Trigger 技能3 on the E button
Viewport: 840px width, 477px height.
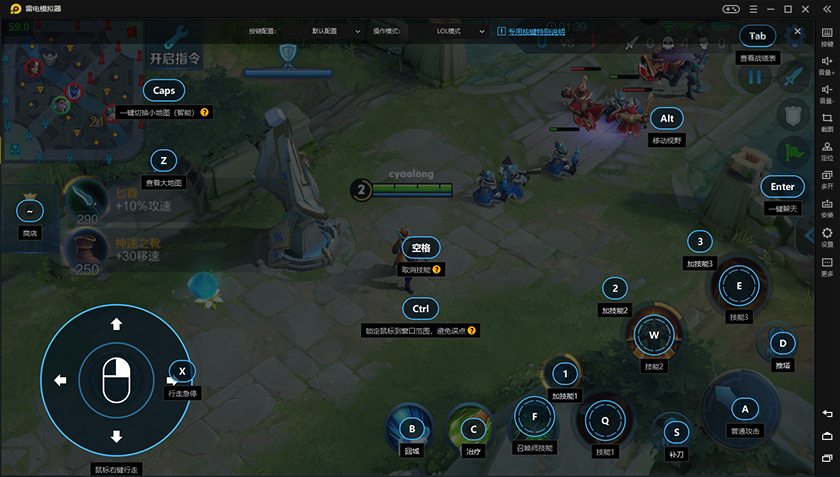(x=739, y=285)
